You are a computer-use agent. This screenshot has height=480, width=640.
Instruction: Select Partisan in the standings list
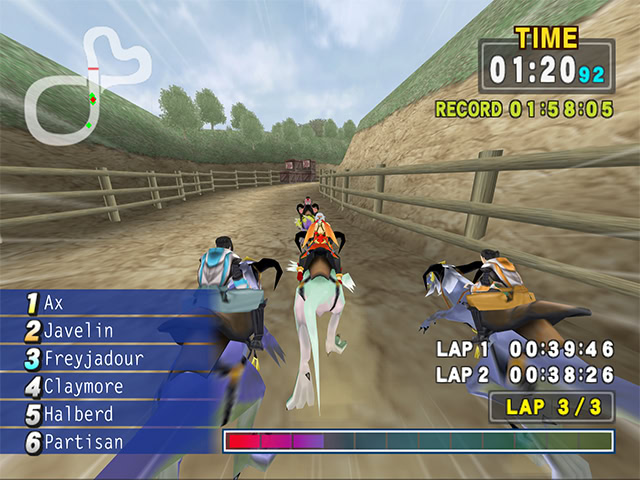point(83,442)
